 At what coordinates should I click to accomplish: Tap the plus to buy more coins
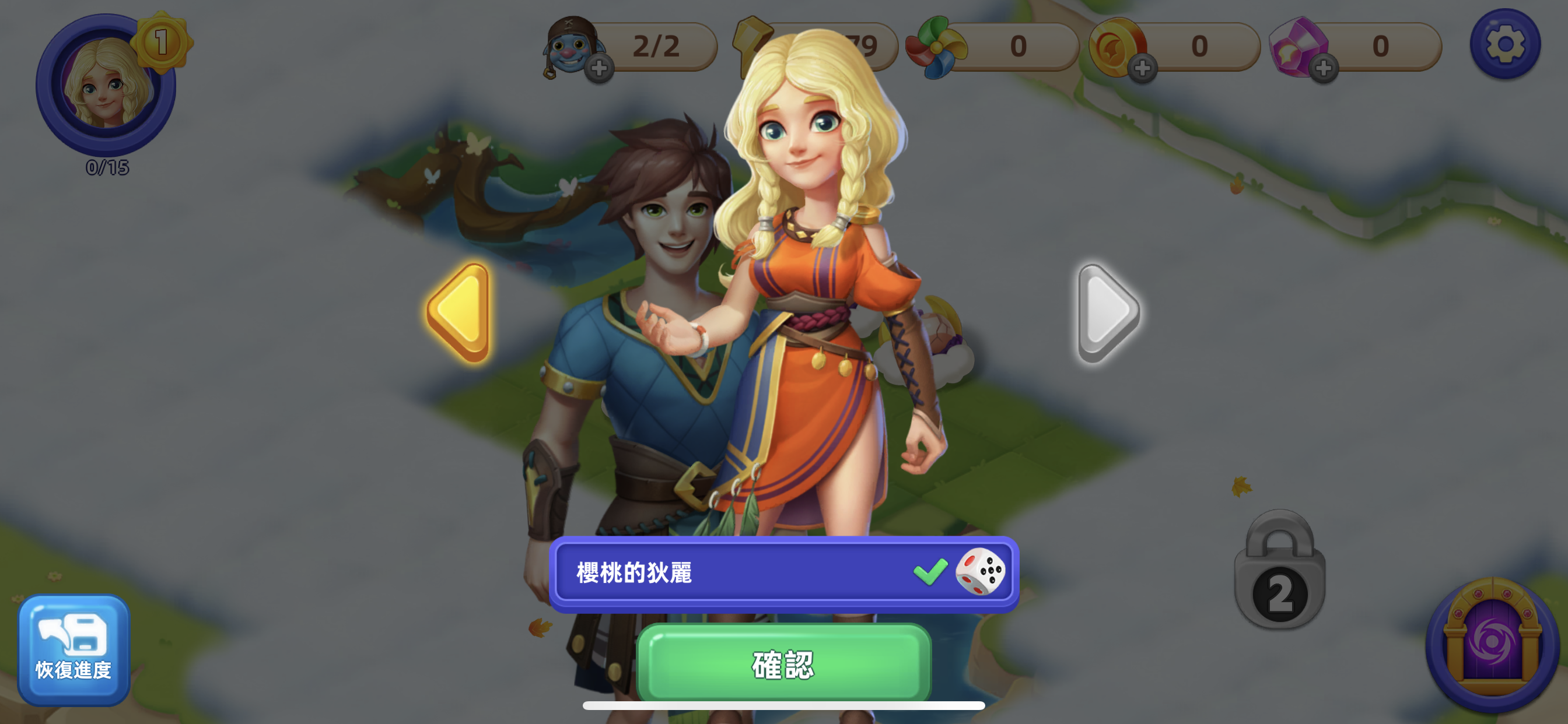pos(1144,70)
